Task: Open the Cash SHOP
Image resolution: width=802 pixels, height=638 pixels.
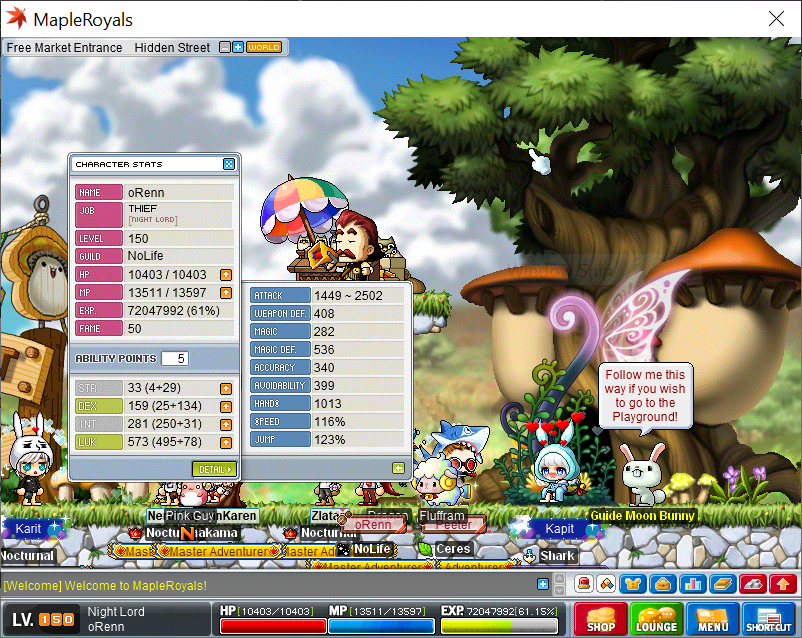Action: (601, 619)
